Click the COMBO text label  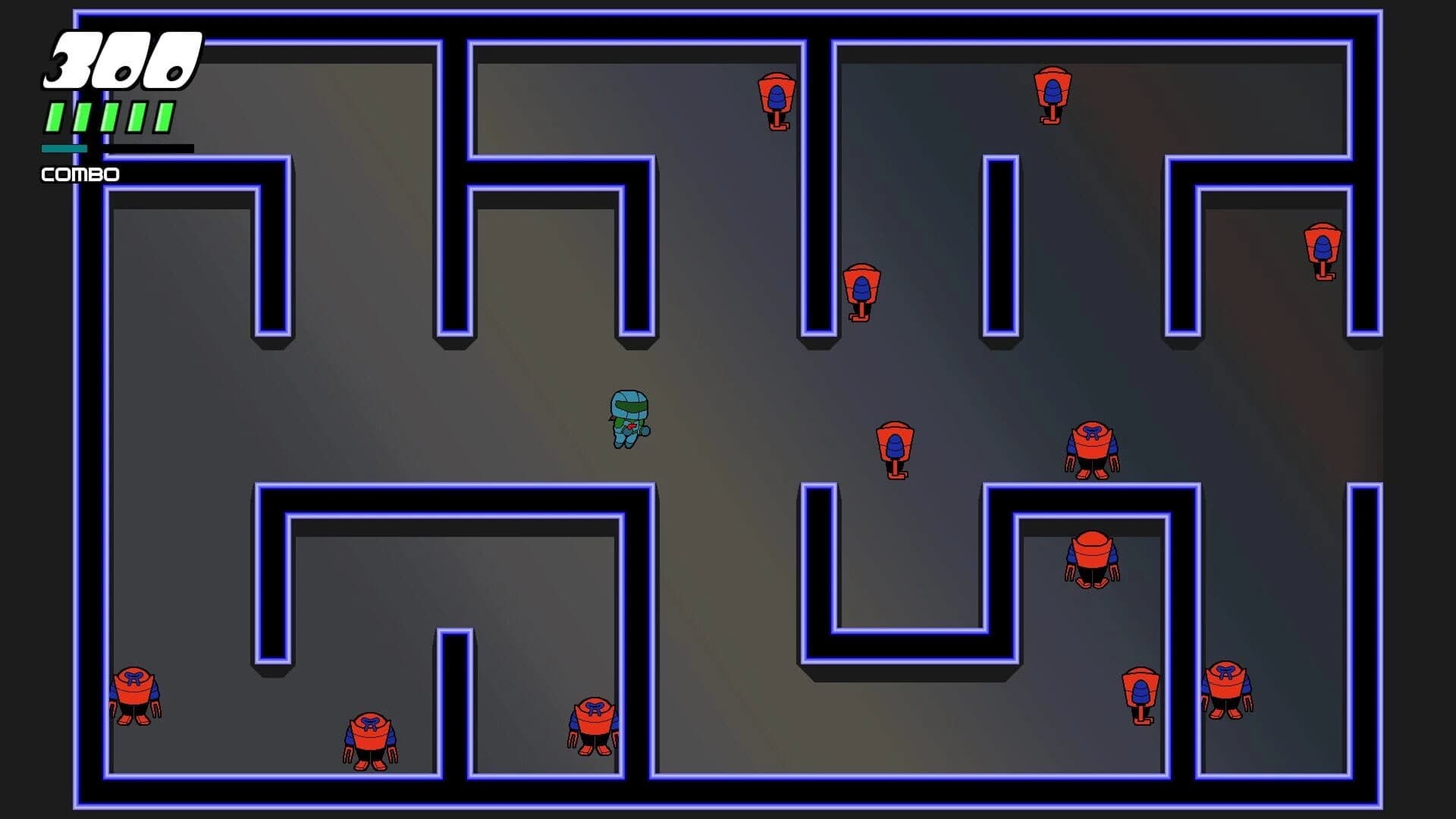coord(79,174)
